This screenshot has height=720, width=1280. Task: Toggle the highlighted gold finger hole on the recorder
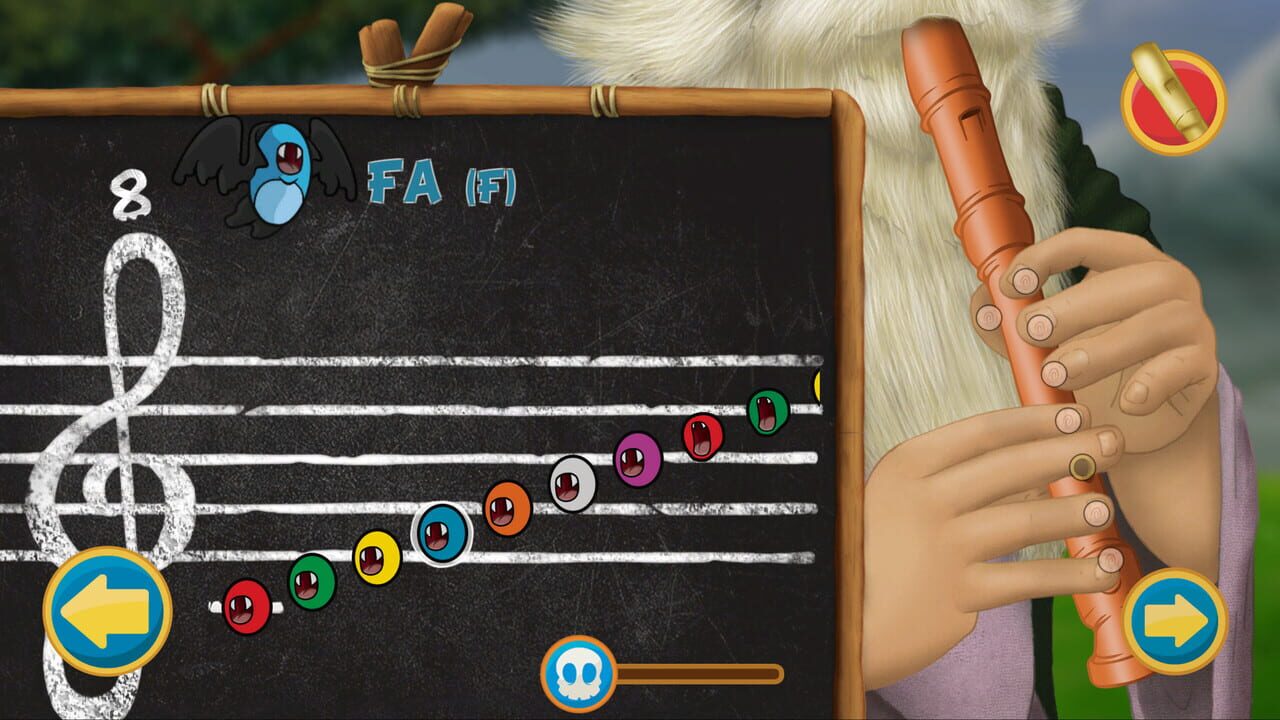tap(1082, 467)
